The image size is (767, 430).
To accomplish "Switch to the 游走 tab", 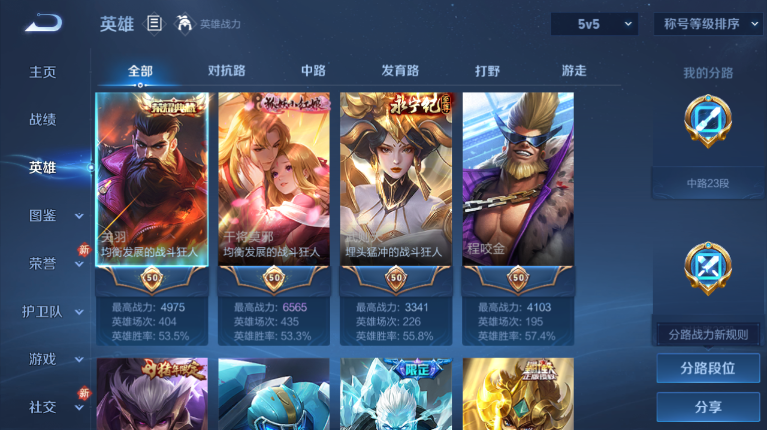I will [x=574, y=71].
